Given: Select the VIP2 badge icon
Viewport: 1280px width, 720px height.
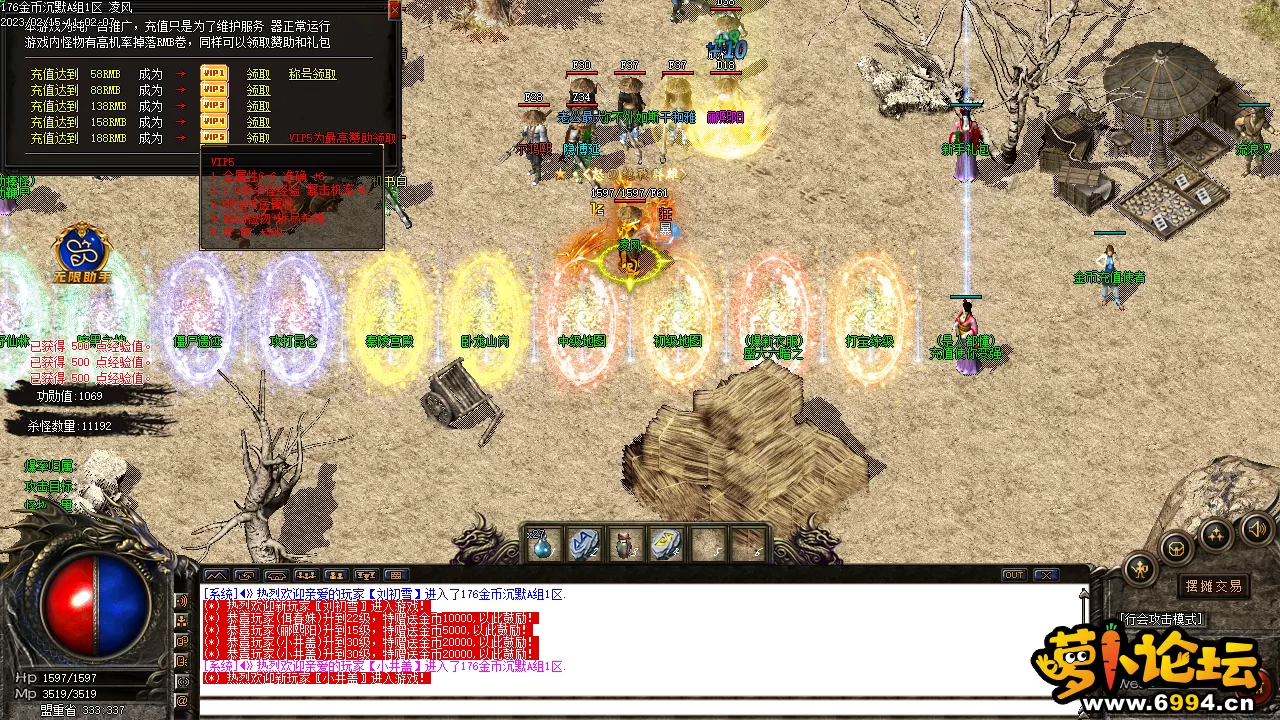Looking at the screenshot, I should 214,90.
